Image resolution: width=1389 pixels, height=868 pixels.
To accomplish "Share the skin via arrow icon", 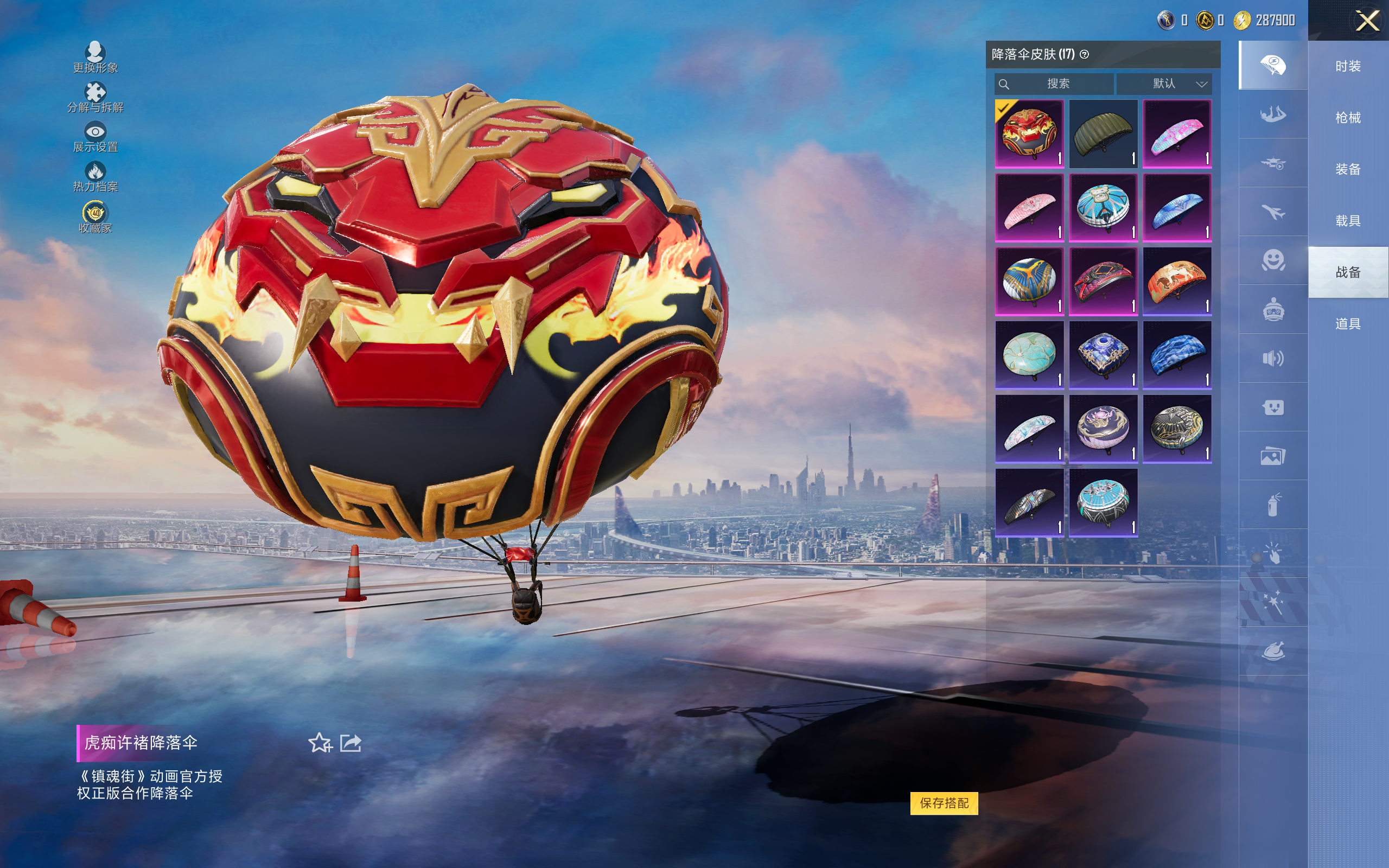I will 351,743.
